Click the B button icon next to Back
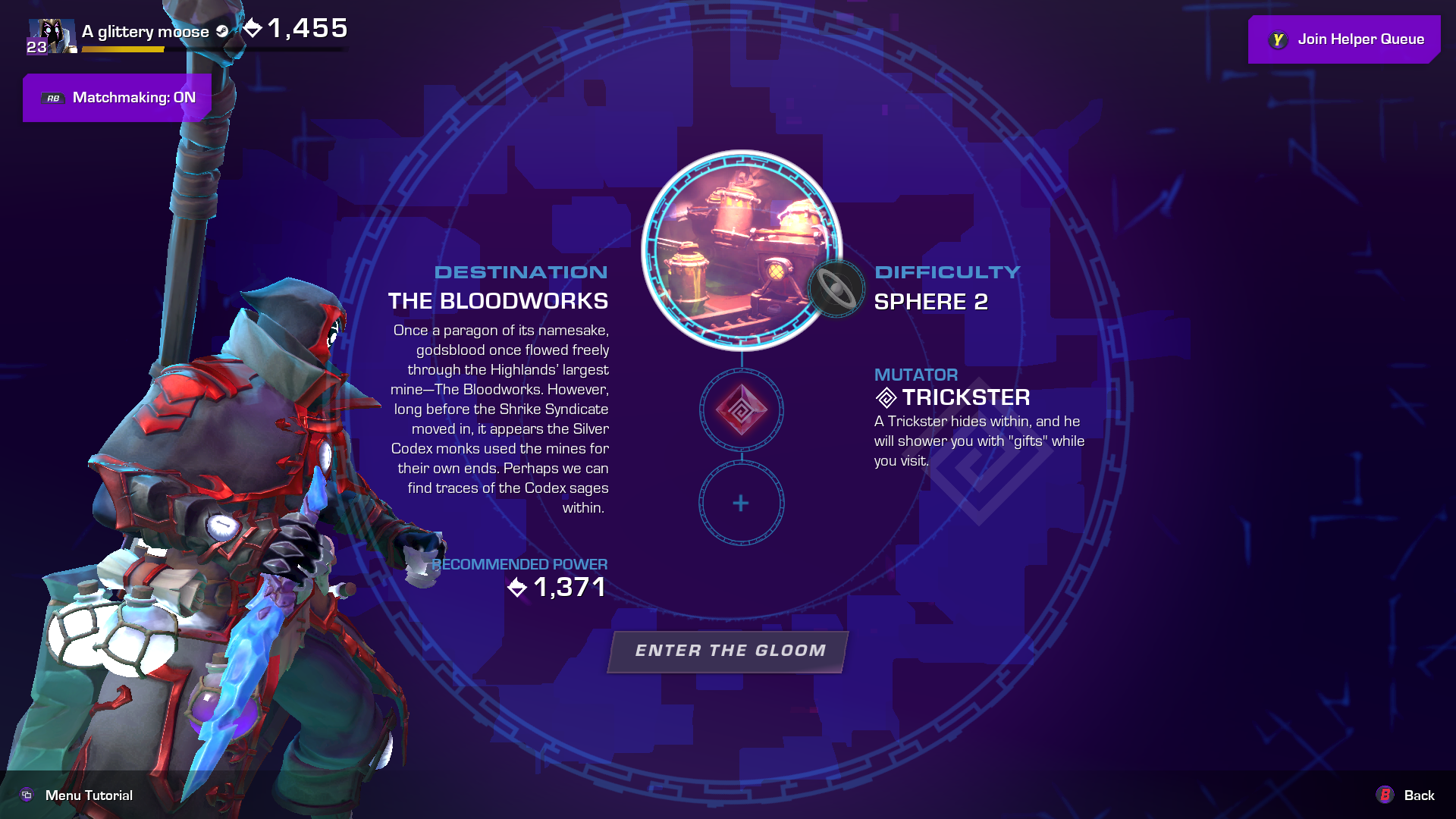This screenshot has height=819, width=1456. [x=1385, y=795]
